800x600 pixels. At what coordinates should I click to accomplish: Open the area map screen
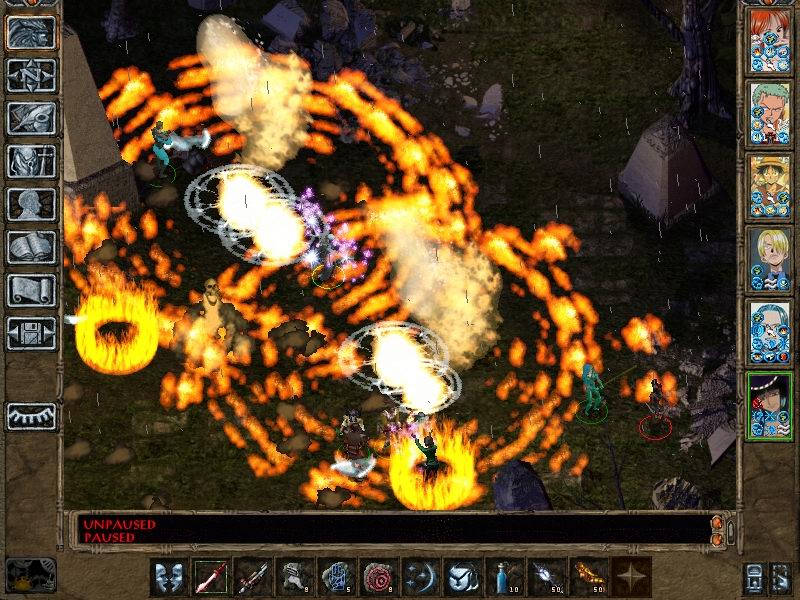[x=31, y=75]
